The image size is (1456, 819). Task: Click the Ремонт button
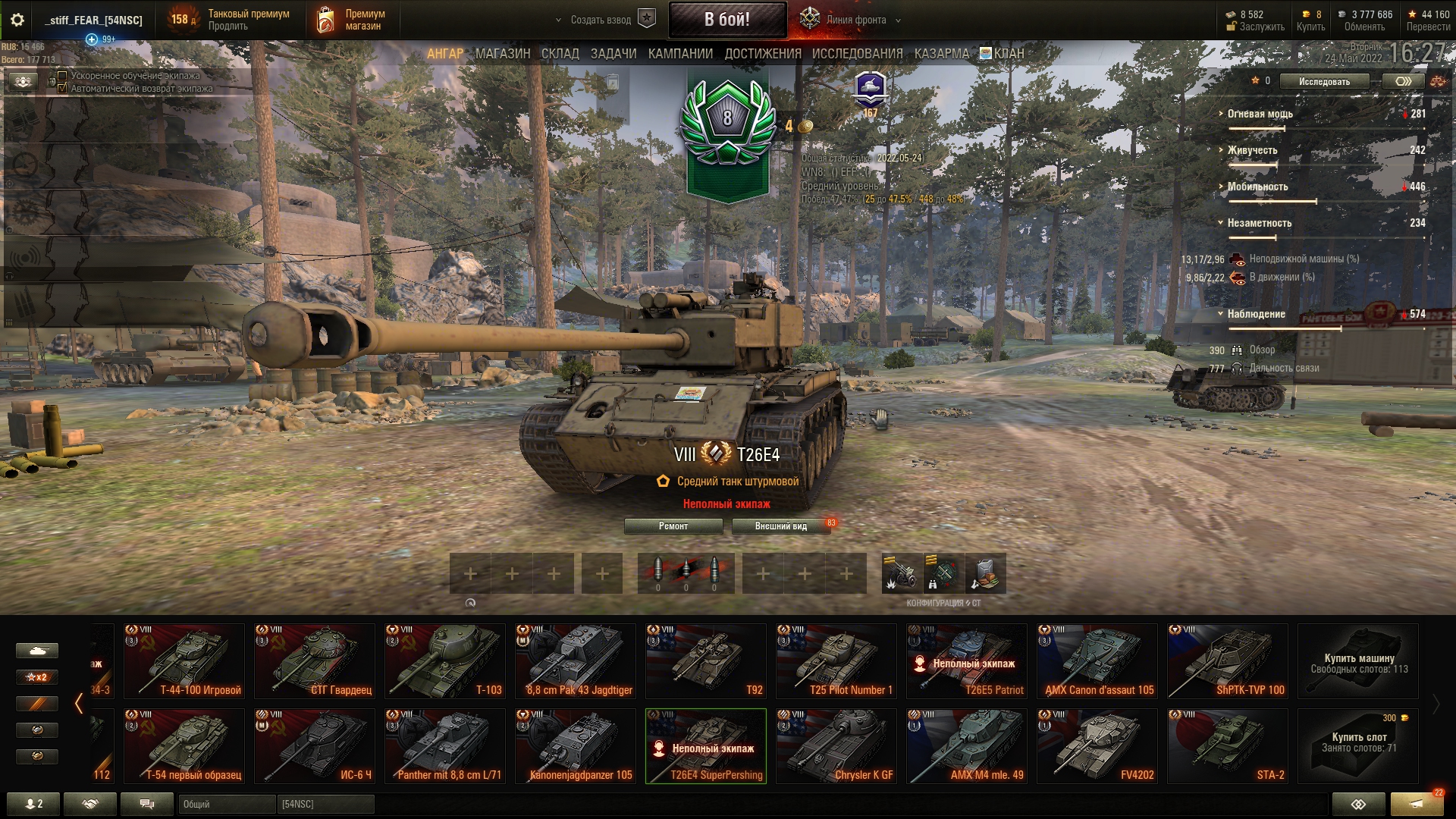pos(673,526)
